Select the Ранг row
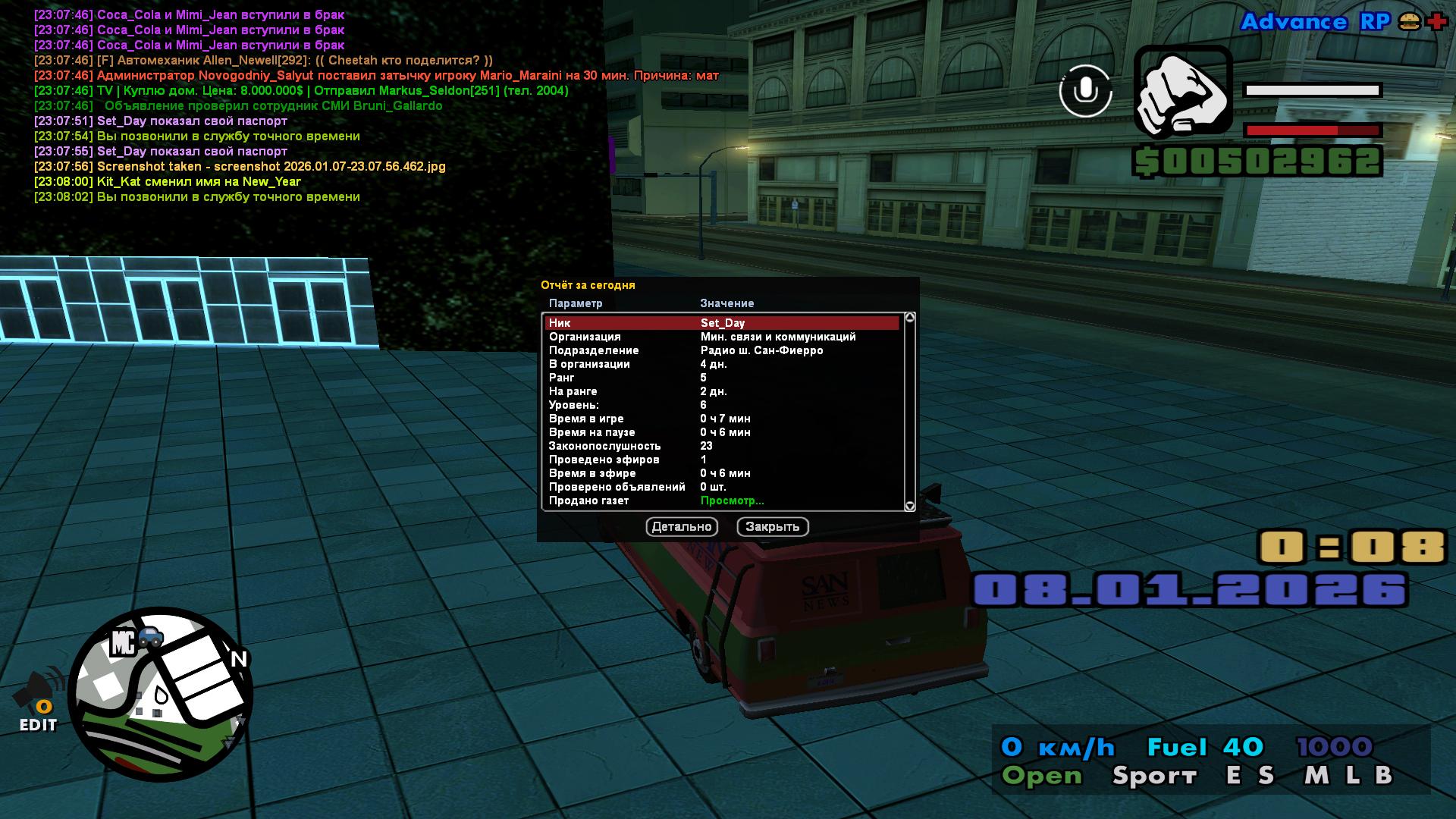The width and height of the screenshot is (1456, 819). click(x=722, y=378)
